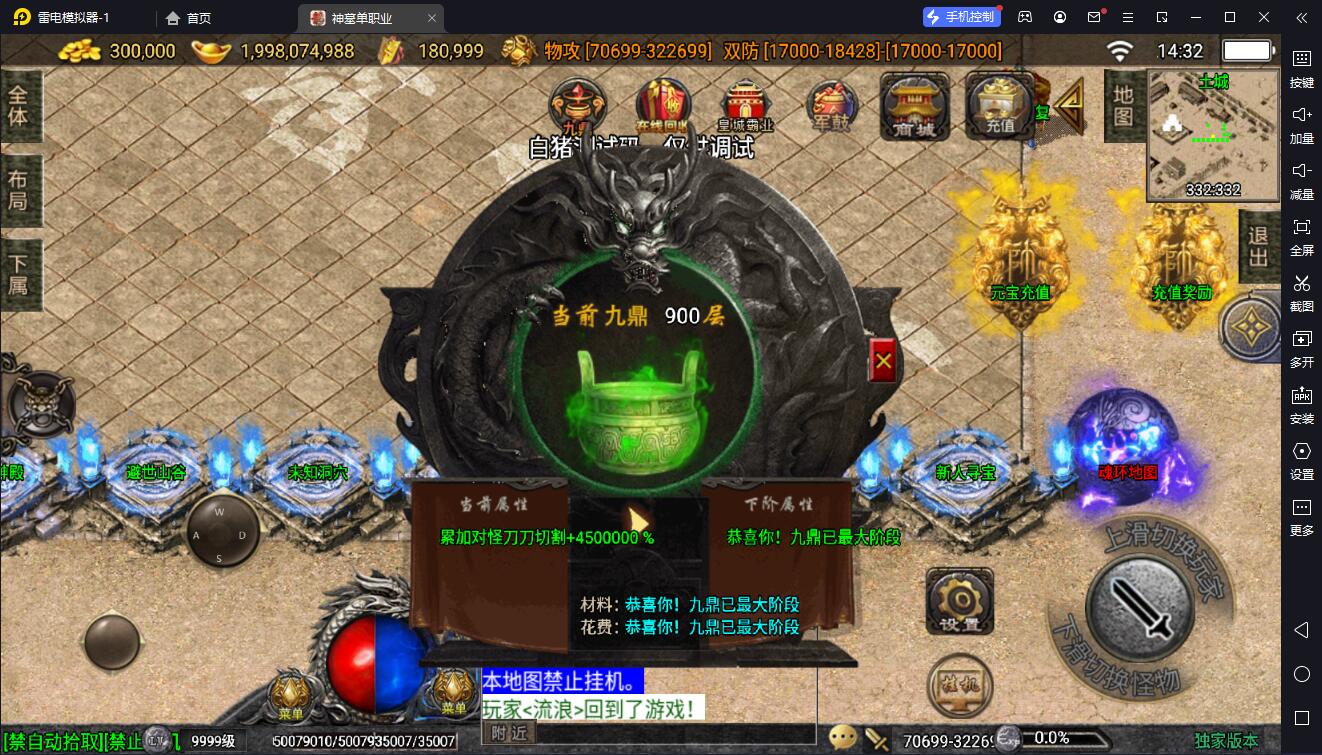Viewport: 1322px width, 755px height.
Task: Switch to the 布局 tab
Action: [x=20, y=190]
